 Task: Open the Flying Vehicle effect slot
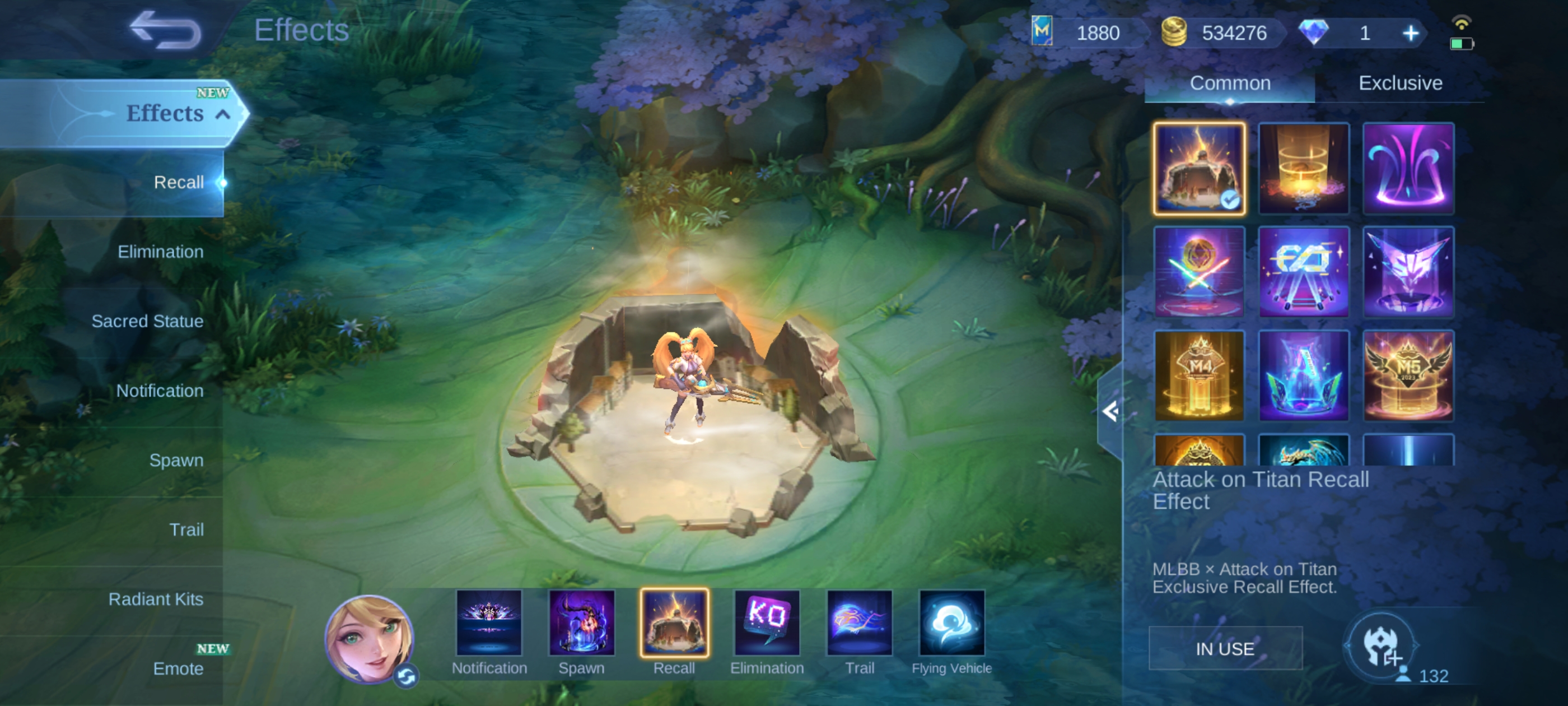coord(951,623)
